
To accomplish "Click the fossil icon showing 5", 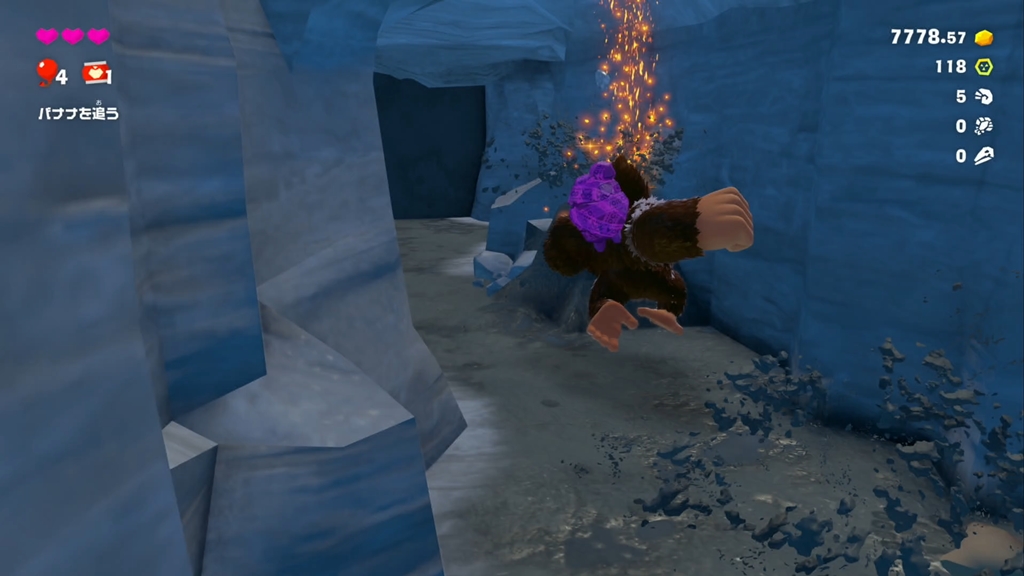I will pyautogui.click(x=984, y=97).
